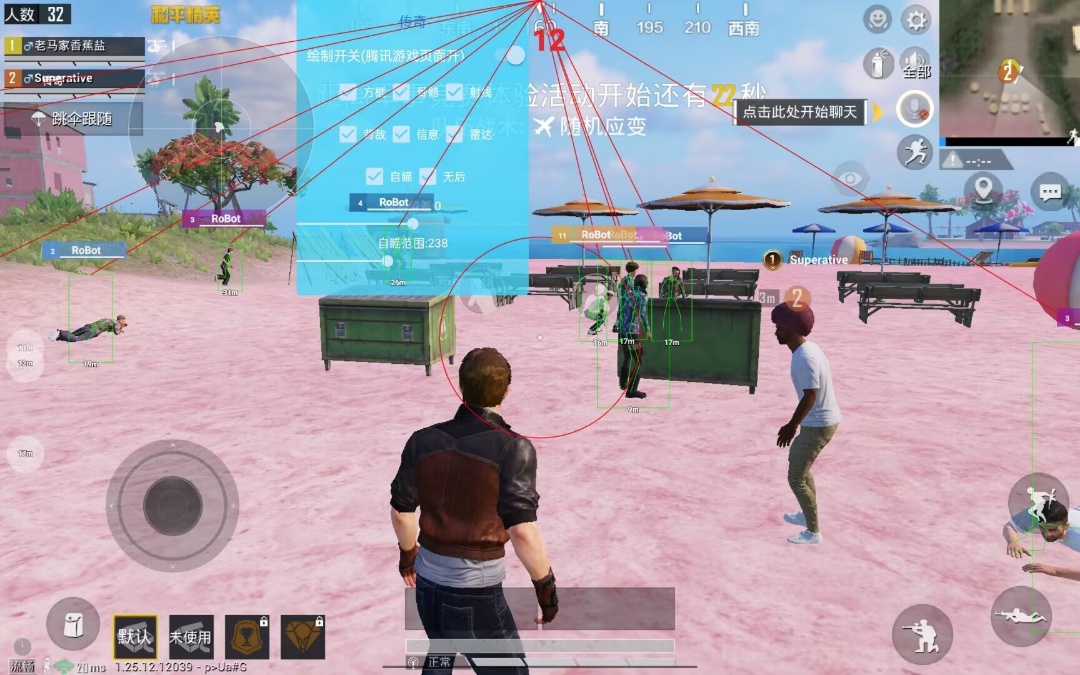This screenshot has height=675, width=1080.
Task: Toggle the eye spectate visibility icon
Action: pyautogui.click(x=850, y=178)
